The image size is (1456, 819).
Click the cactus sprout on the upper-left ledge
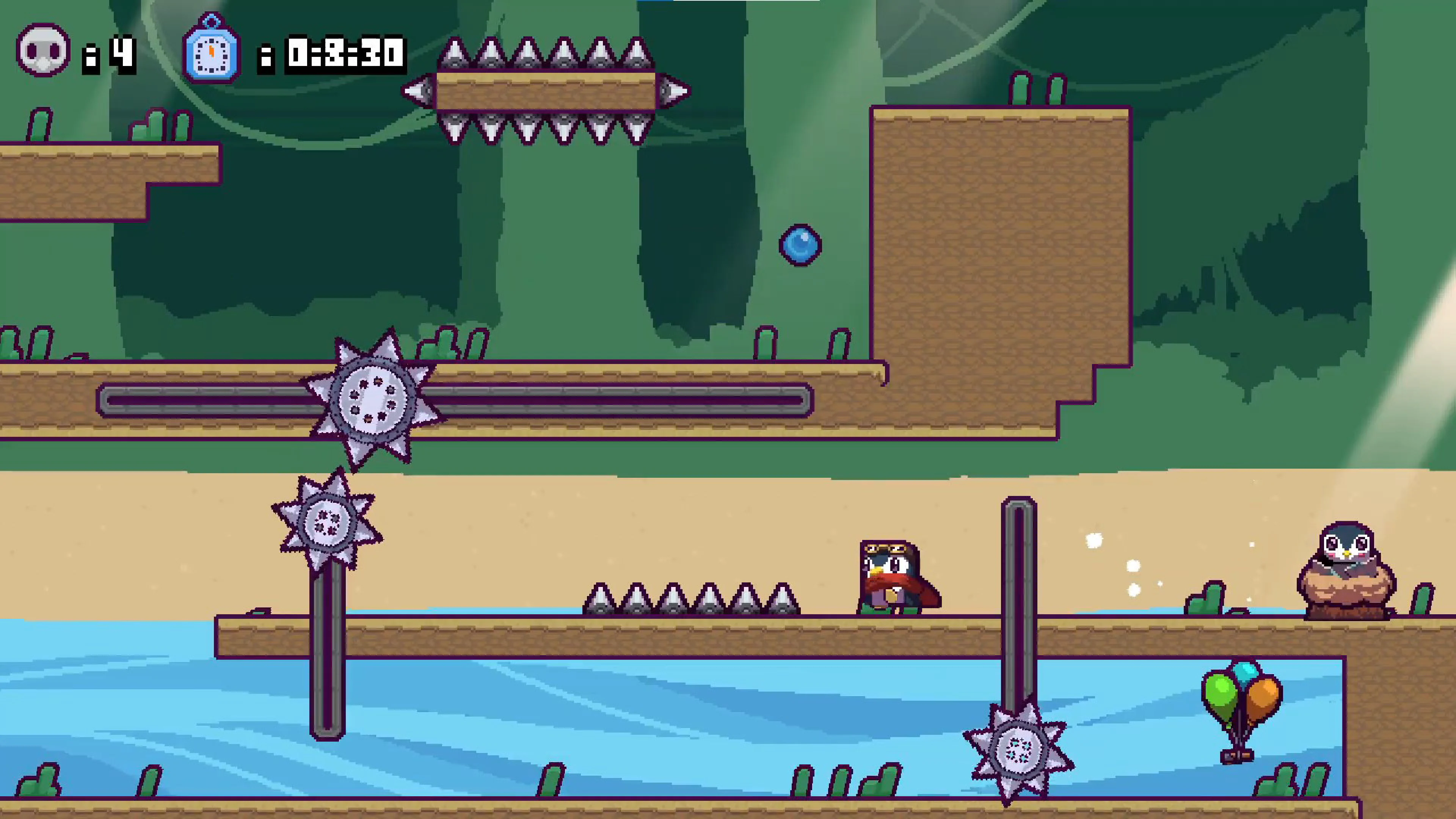point(39,124)
